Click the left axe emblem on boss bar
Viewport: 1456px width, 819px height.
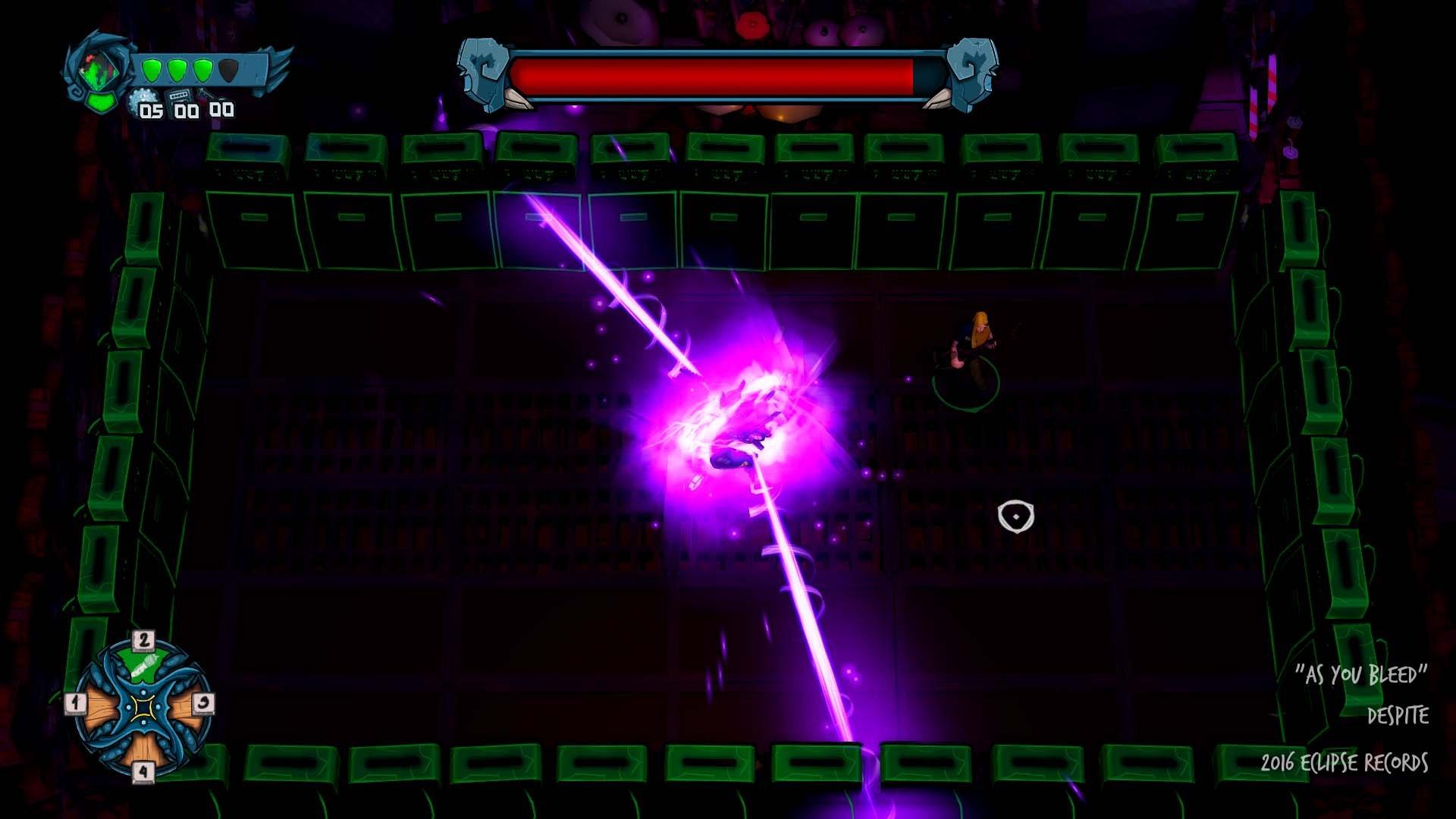[483, 74]
